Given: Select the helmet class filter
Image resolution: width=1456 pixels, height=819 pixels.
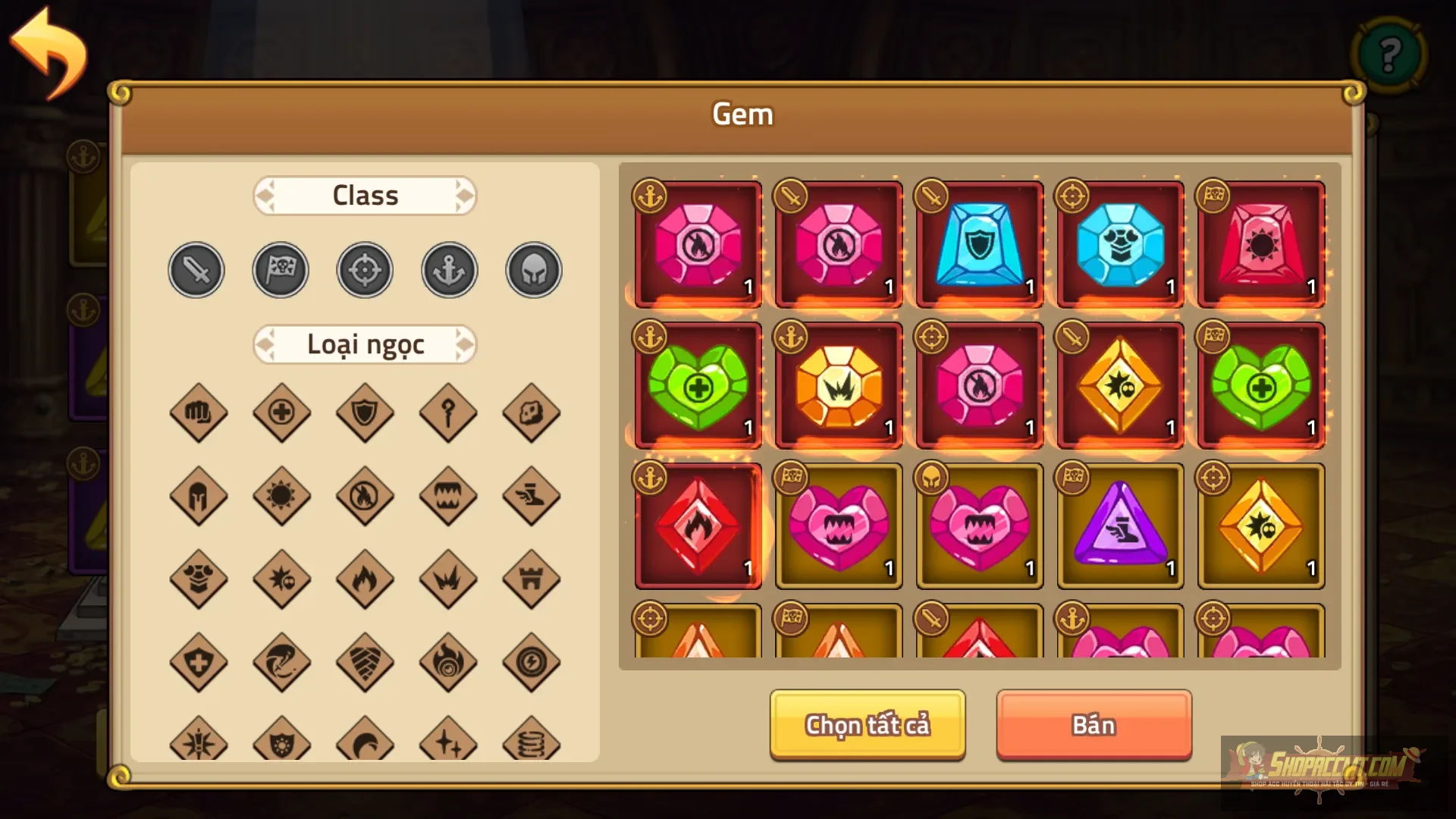Looking at the screenshot, I should pos(532,269).
